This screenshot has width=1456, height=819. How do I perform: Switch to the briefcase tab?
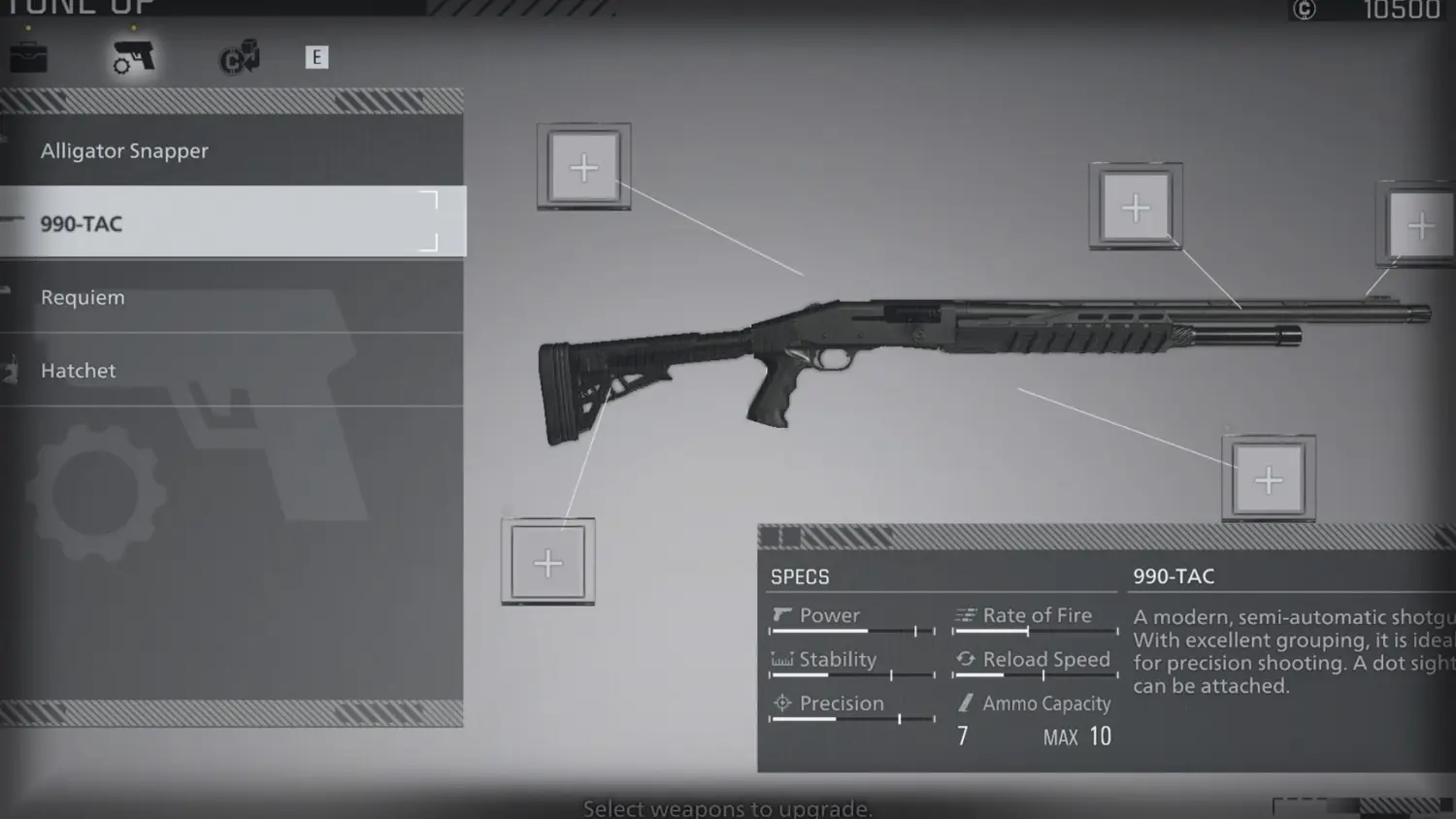(29, 58)
